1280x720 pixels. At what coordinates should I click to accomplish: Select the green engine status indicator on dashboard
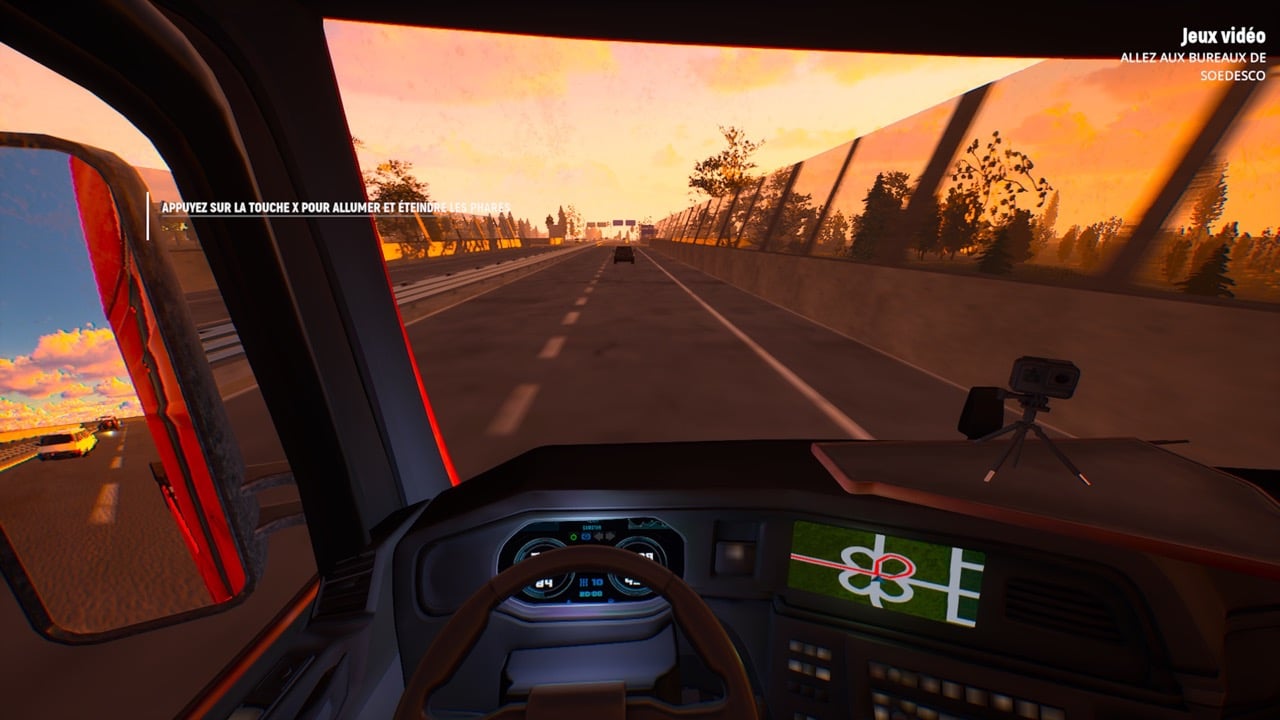click(x=574, y=537)
